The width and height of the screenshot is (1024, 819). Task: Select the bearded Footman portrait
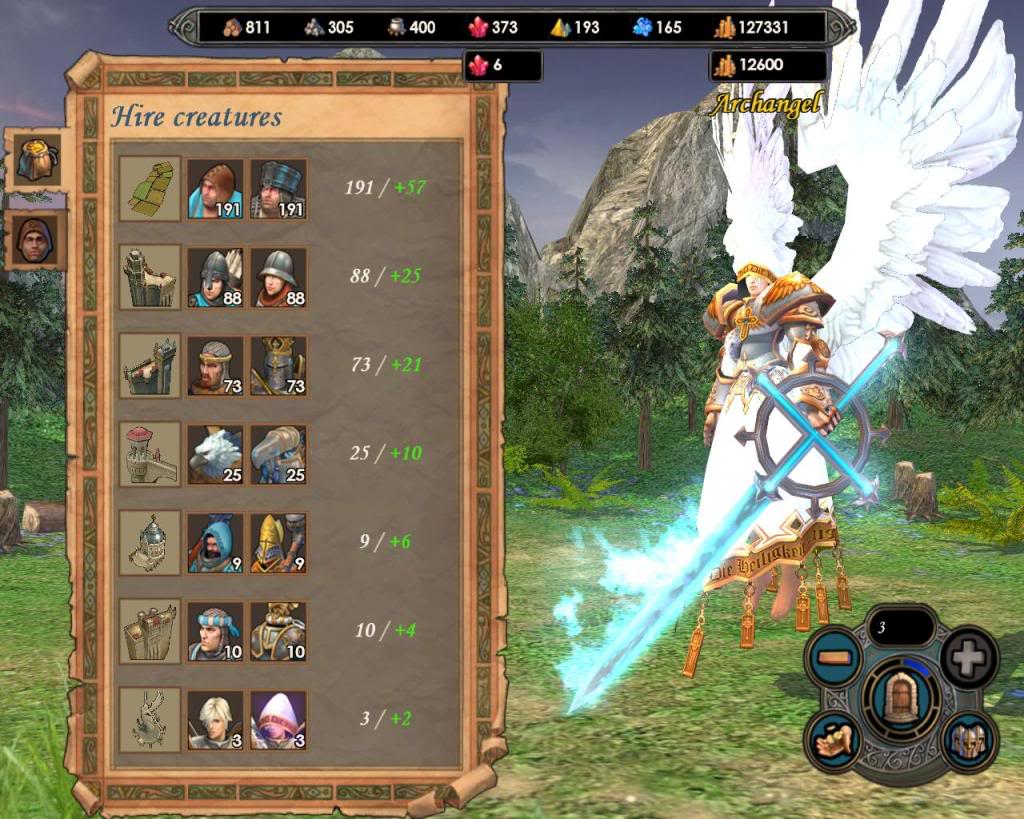215,365
